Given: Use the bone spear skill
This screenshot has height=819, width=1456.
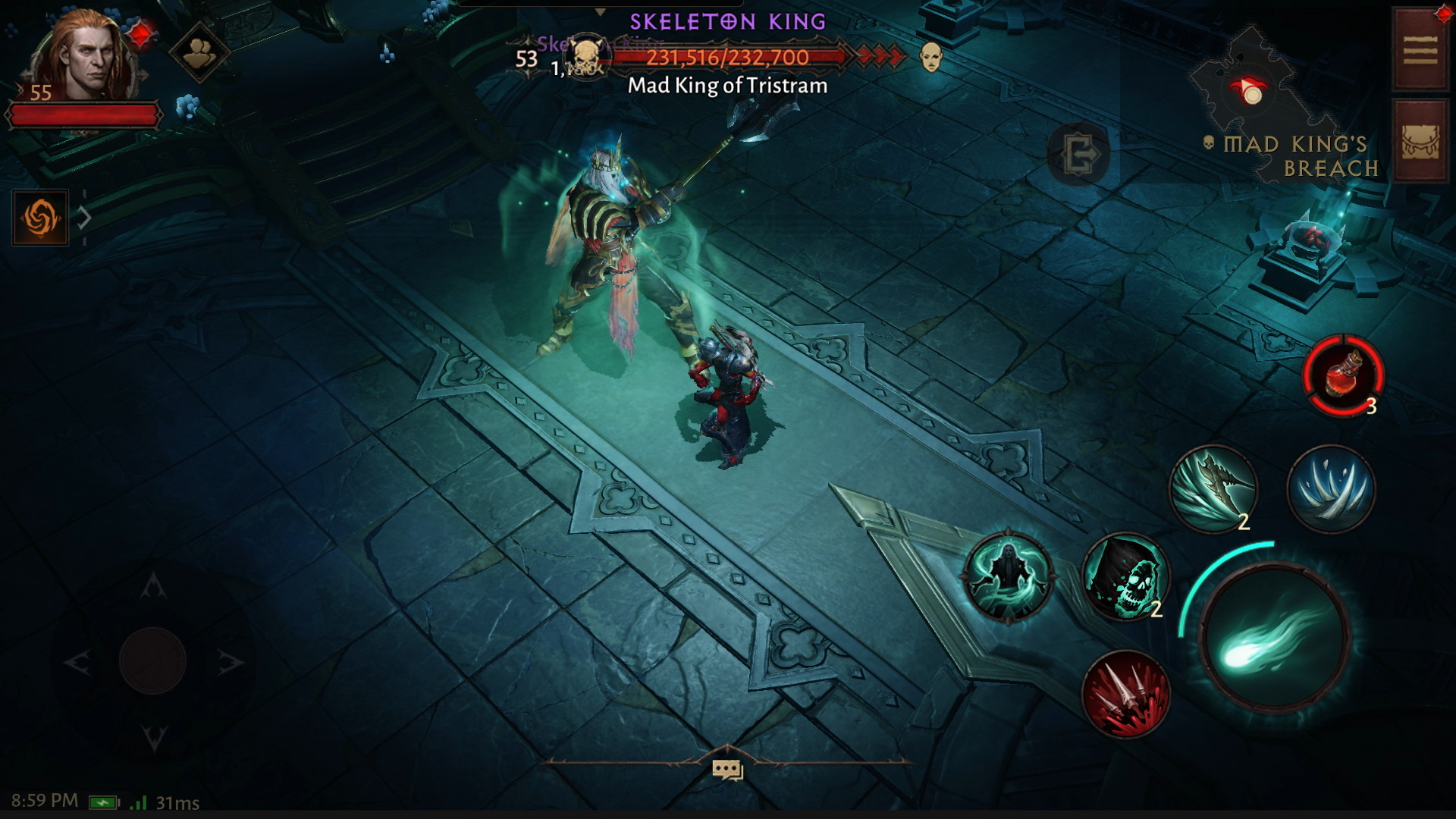Looking at the screenshot, I should pos(1213,488).
